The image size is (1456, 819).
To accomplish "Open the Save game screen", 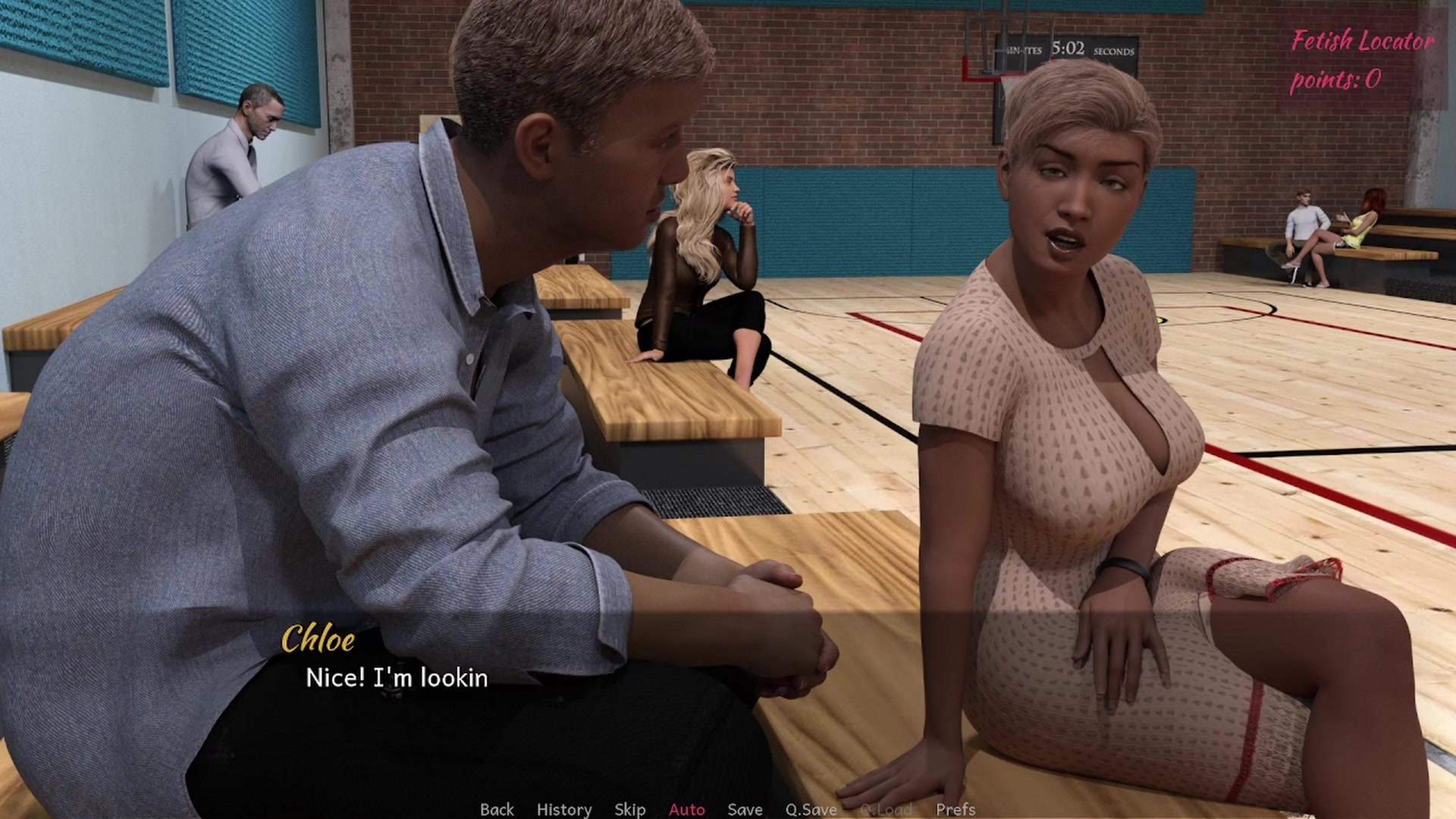I will [x=745, y=809].
